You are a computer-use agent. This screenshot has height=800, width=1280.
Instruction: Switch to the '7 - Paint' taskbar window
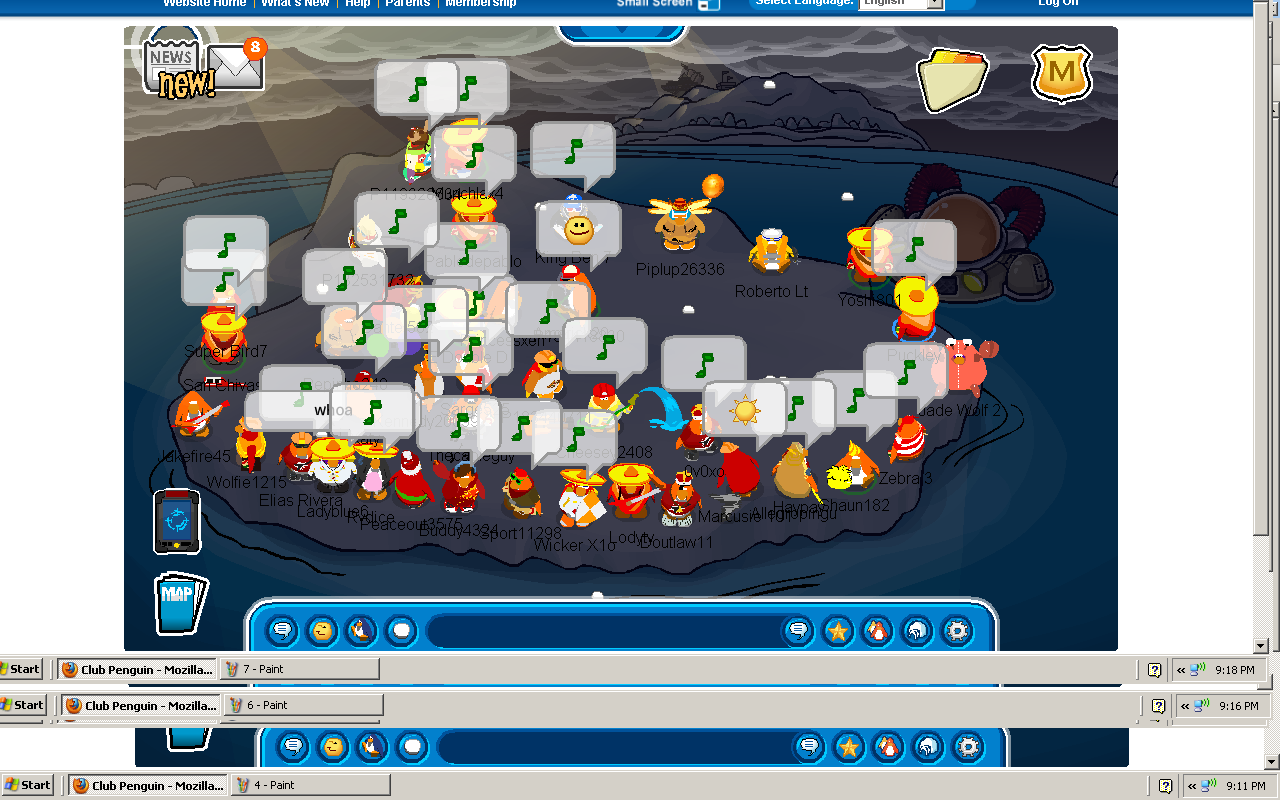(300, 669)
